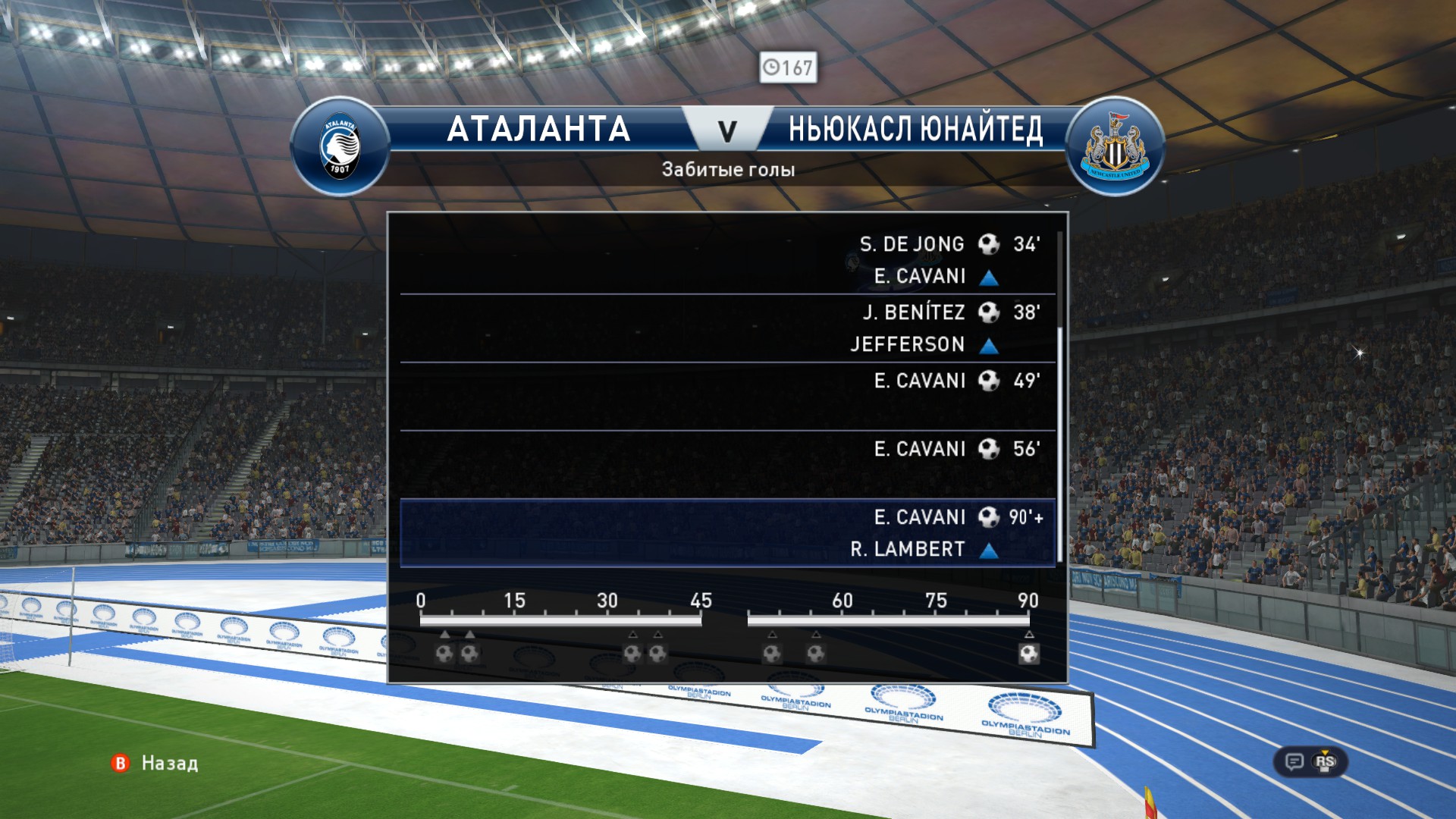Click the highlighted E. Cavani 90'+ goal row
1456x819 pixels.
pos(728,532)
